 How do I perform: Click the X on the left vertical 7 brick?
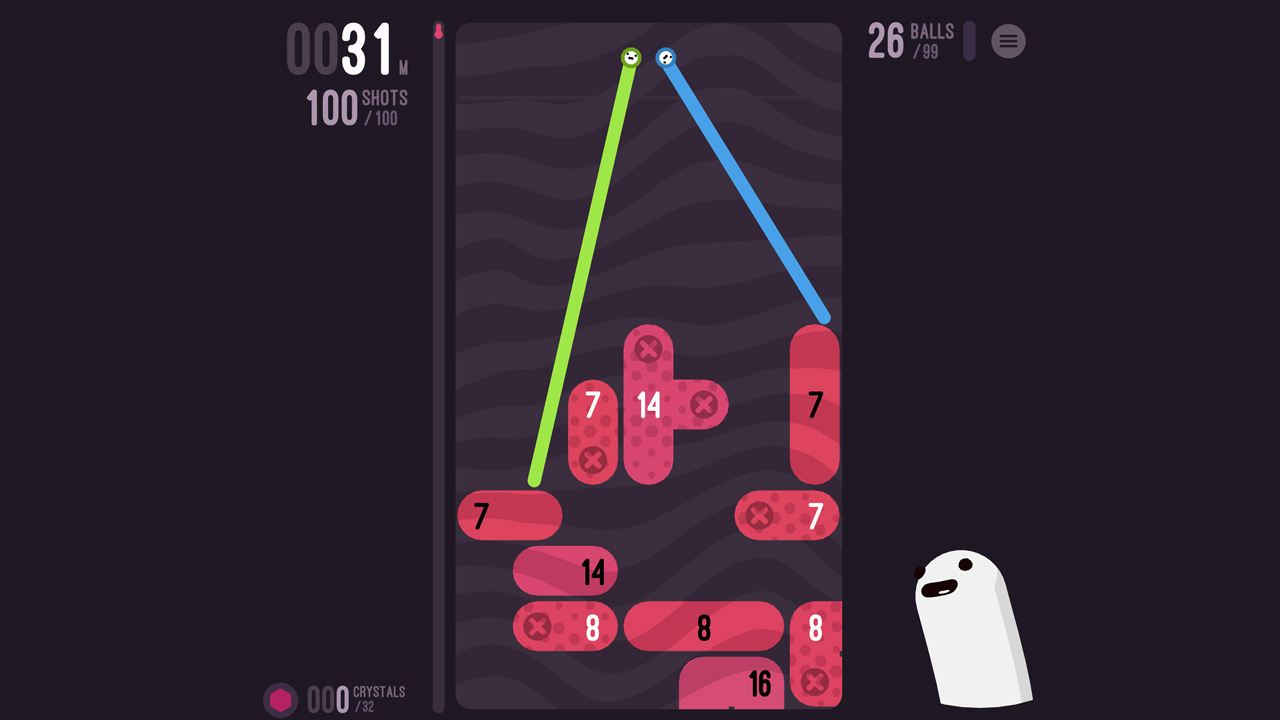(x=592, y=461)
